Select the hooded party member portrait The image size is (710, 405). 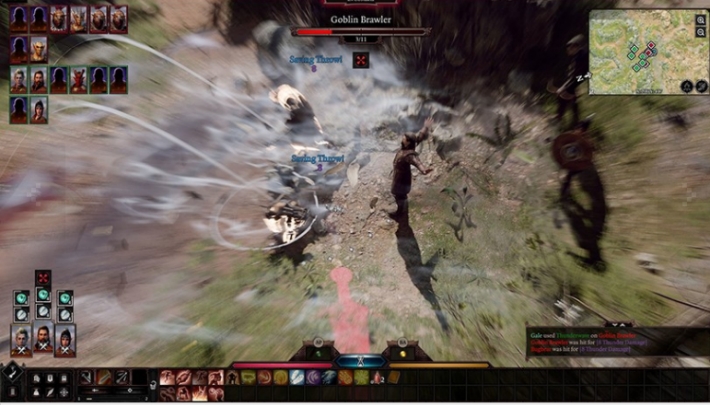65,340
